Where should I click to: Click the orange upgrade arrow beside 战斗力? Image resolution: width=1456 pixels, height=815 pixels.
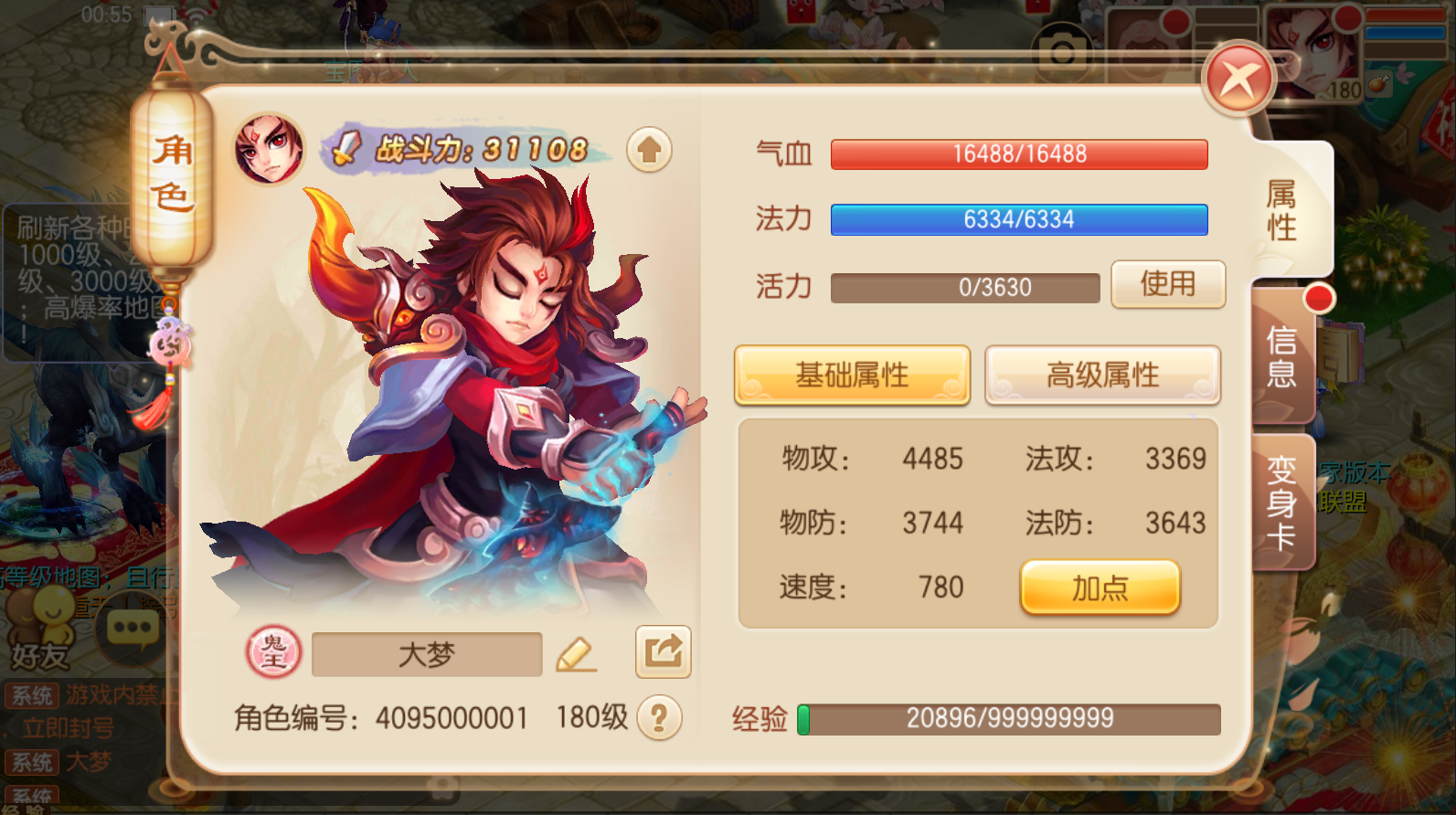[649, 150]
